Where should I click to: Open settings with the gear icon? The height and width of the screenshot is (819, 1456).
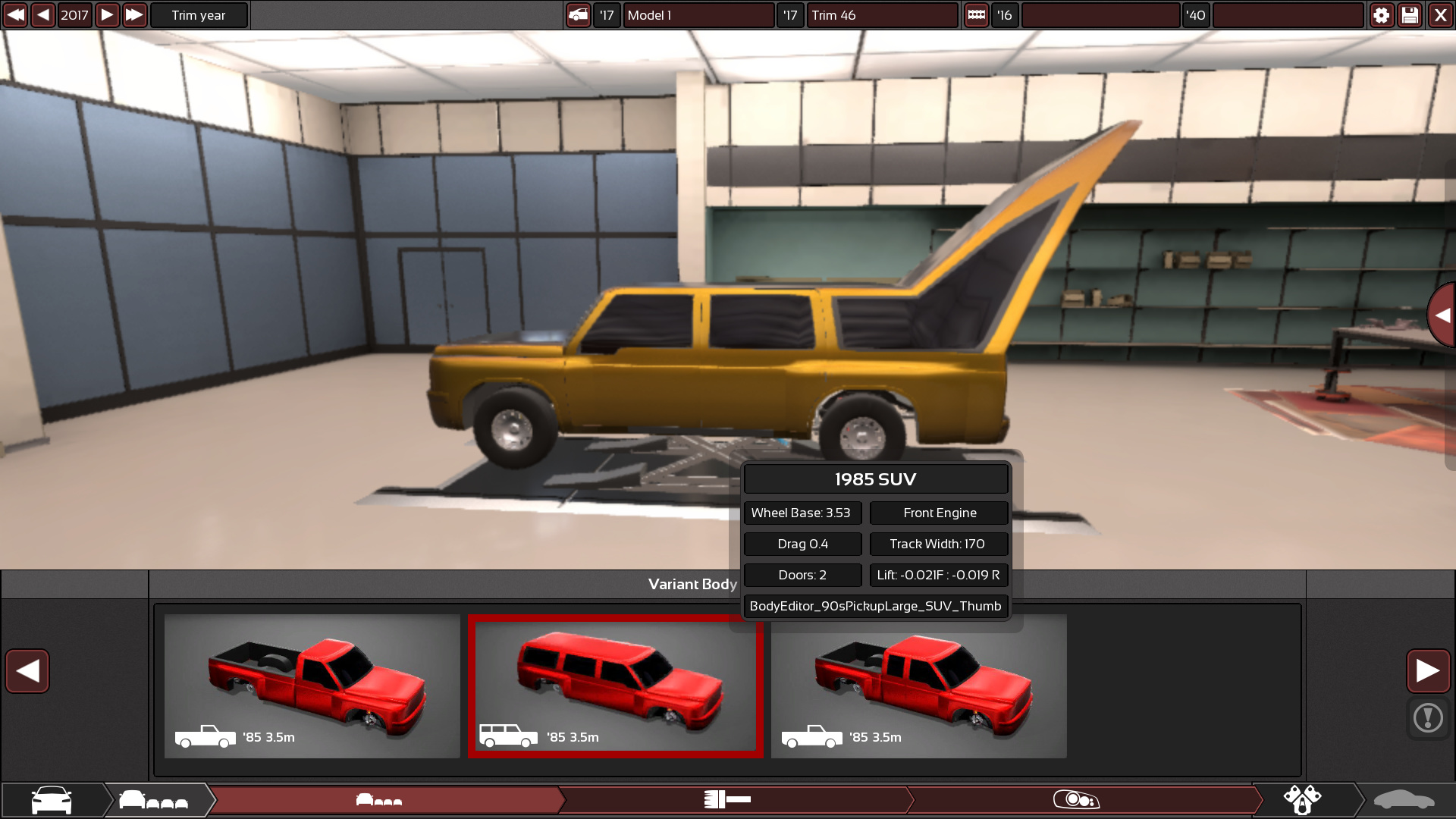[1381, 15]
